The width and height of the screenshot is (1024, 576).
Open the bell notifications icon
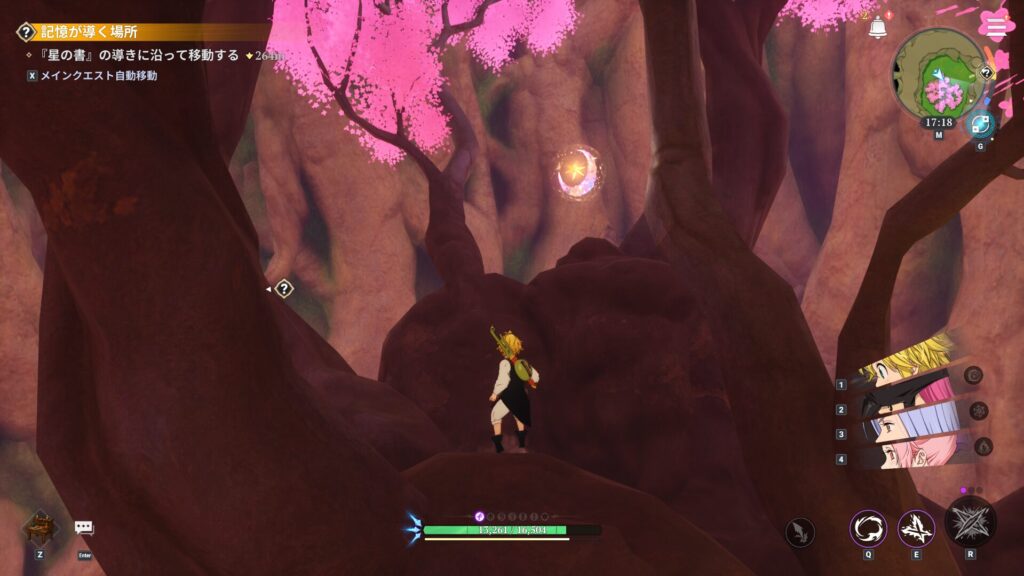878,28
